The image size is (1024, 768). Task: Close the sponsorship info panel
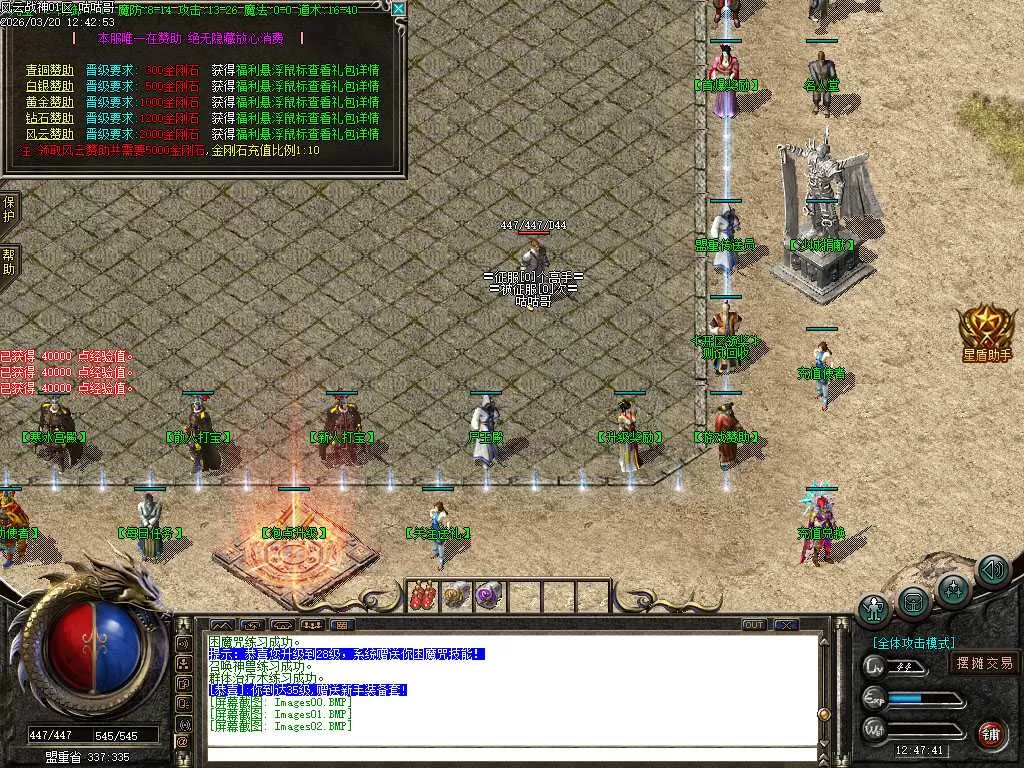click(x=399, y=10)
